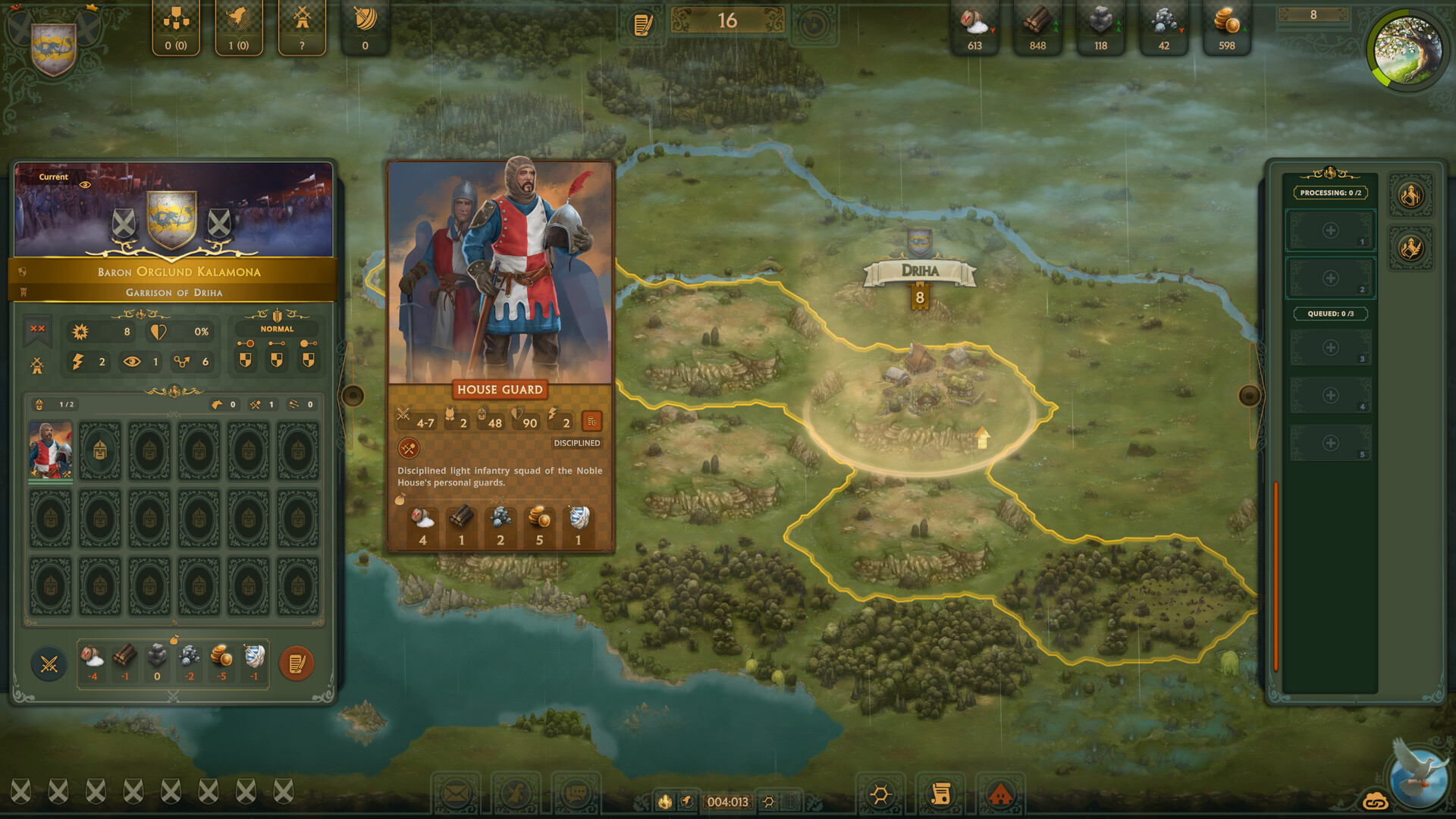Add a card to Processing slot 1
Viewport: 1456px width, 819px height.
coord(1329,230)
